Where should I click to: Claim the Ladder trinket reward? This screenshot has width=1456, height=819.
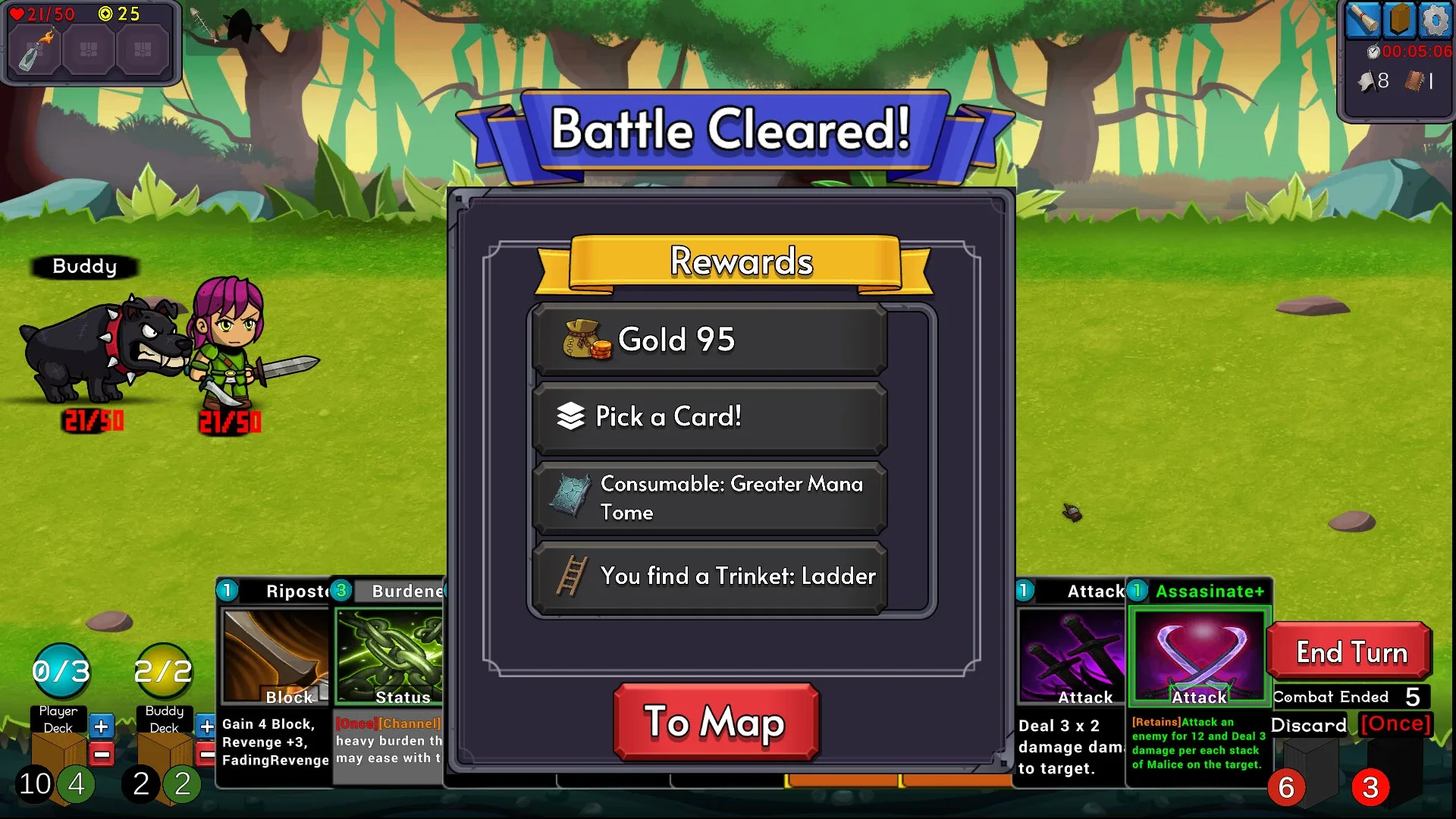pos(709,576)
